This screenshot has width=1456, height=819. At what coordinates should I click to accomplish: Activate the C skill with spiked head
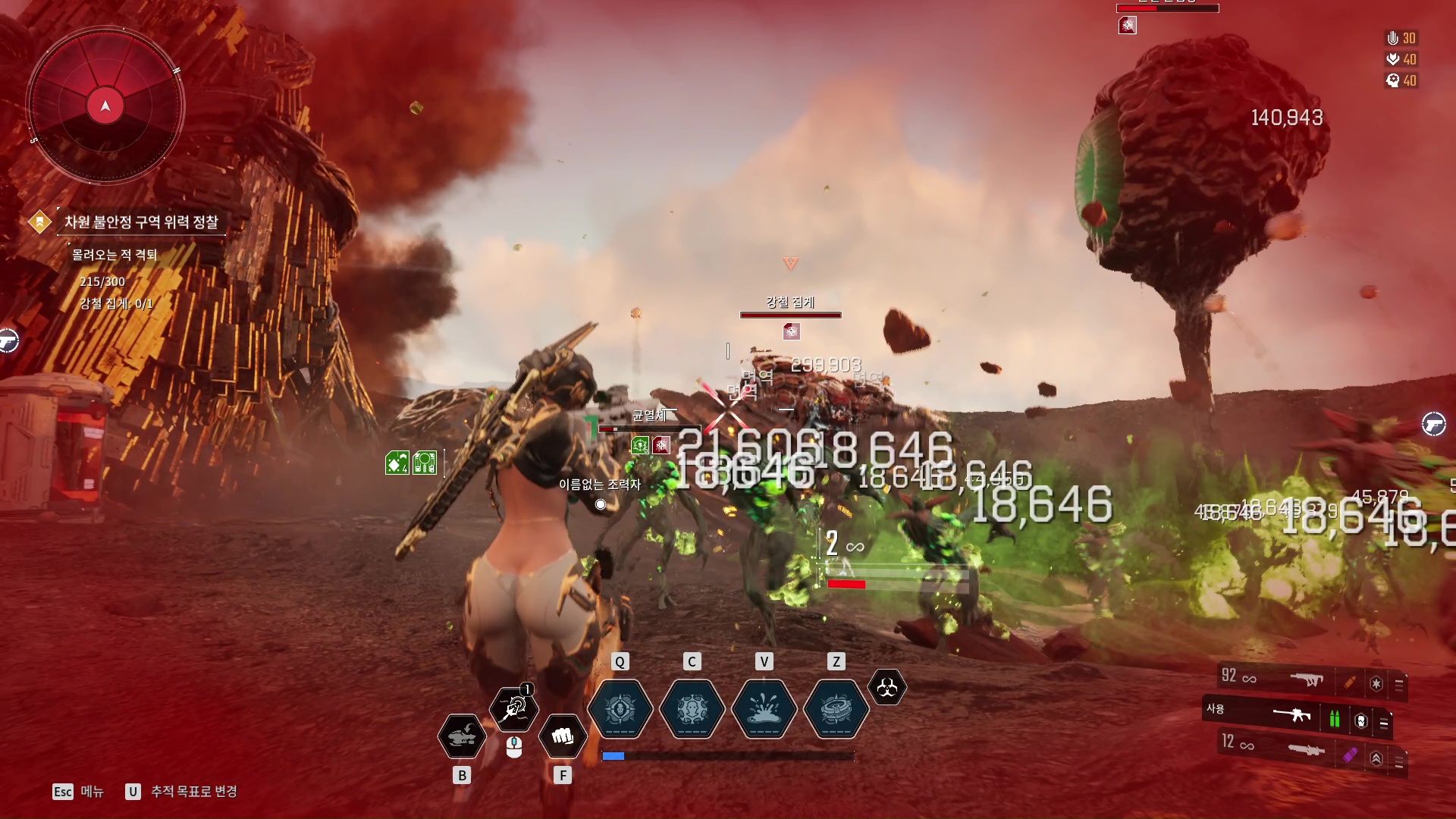tap(692, 709)
